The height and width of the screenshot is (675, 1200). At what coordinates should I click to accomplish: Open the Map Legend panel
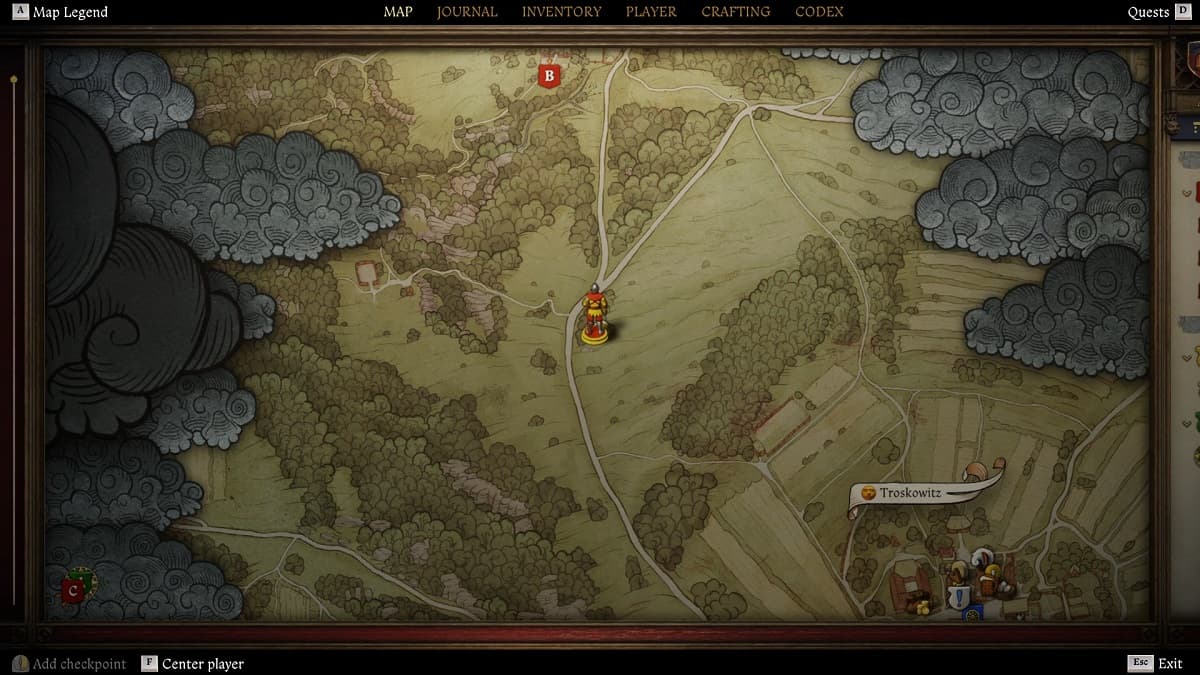click(x=62, y=12)
